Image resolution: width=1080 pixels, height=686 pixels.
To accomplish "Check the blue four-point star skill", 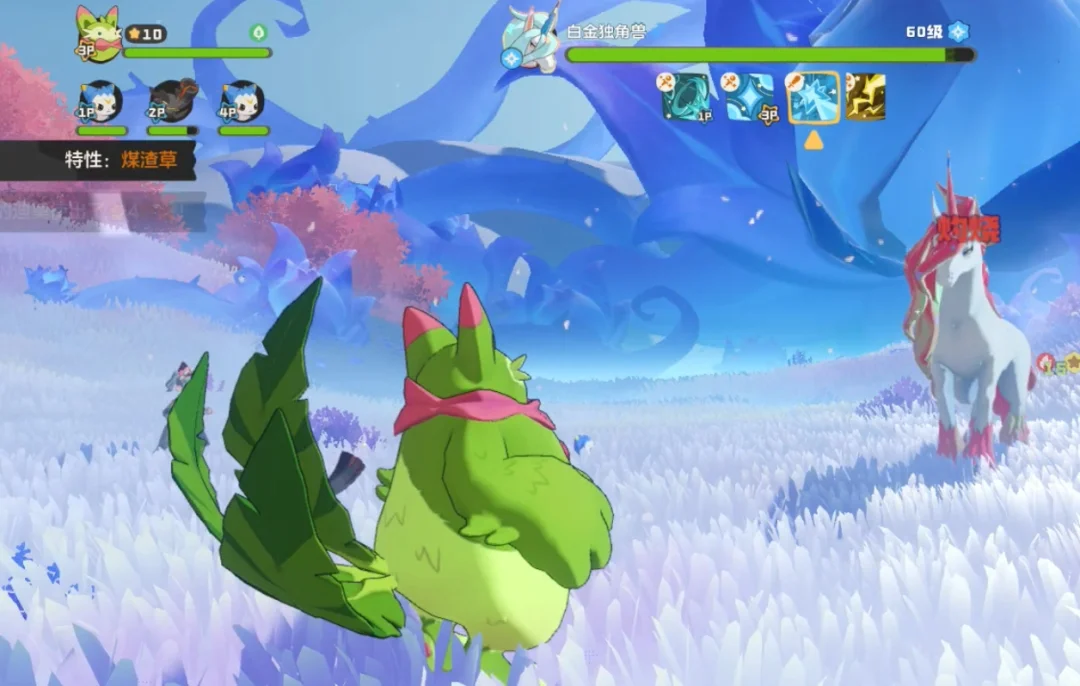I will 750,97.
